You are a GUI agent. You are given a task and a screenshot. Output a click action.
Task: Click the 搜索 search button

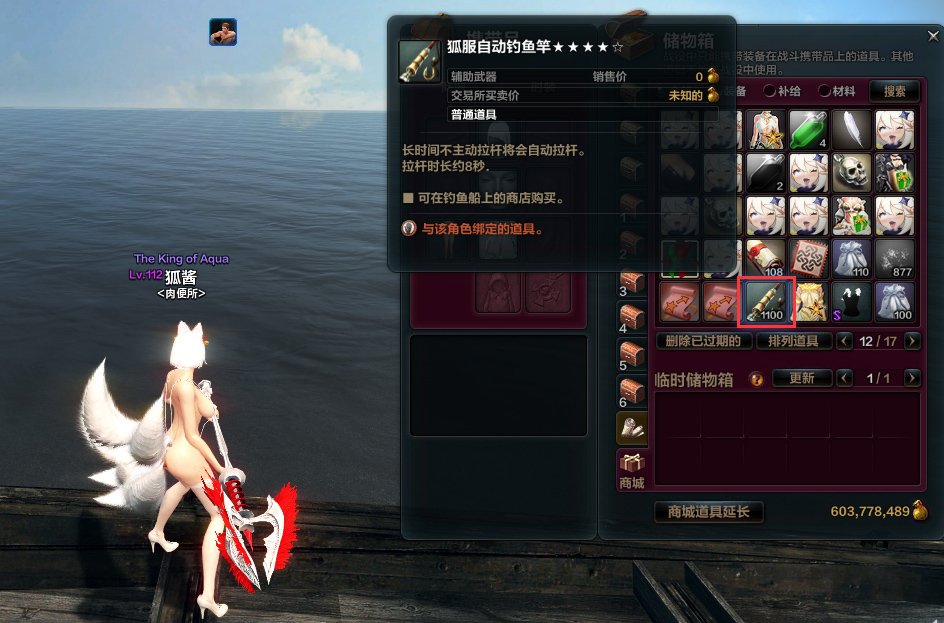[894, 91]
